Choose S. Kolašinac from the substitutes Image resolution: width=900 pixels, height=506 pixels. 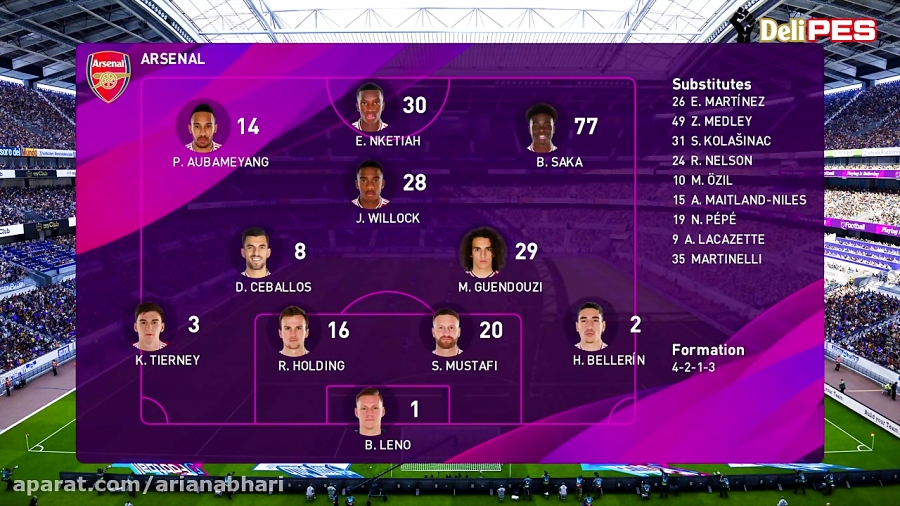[721, 141]
